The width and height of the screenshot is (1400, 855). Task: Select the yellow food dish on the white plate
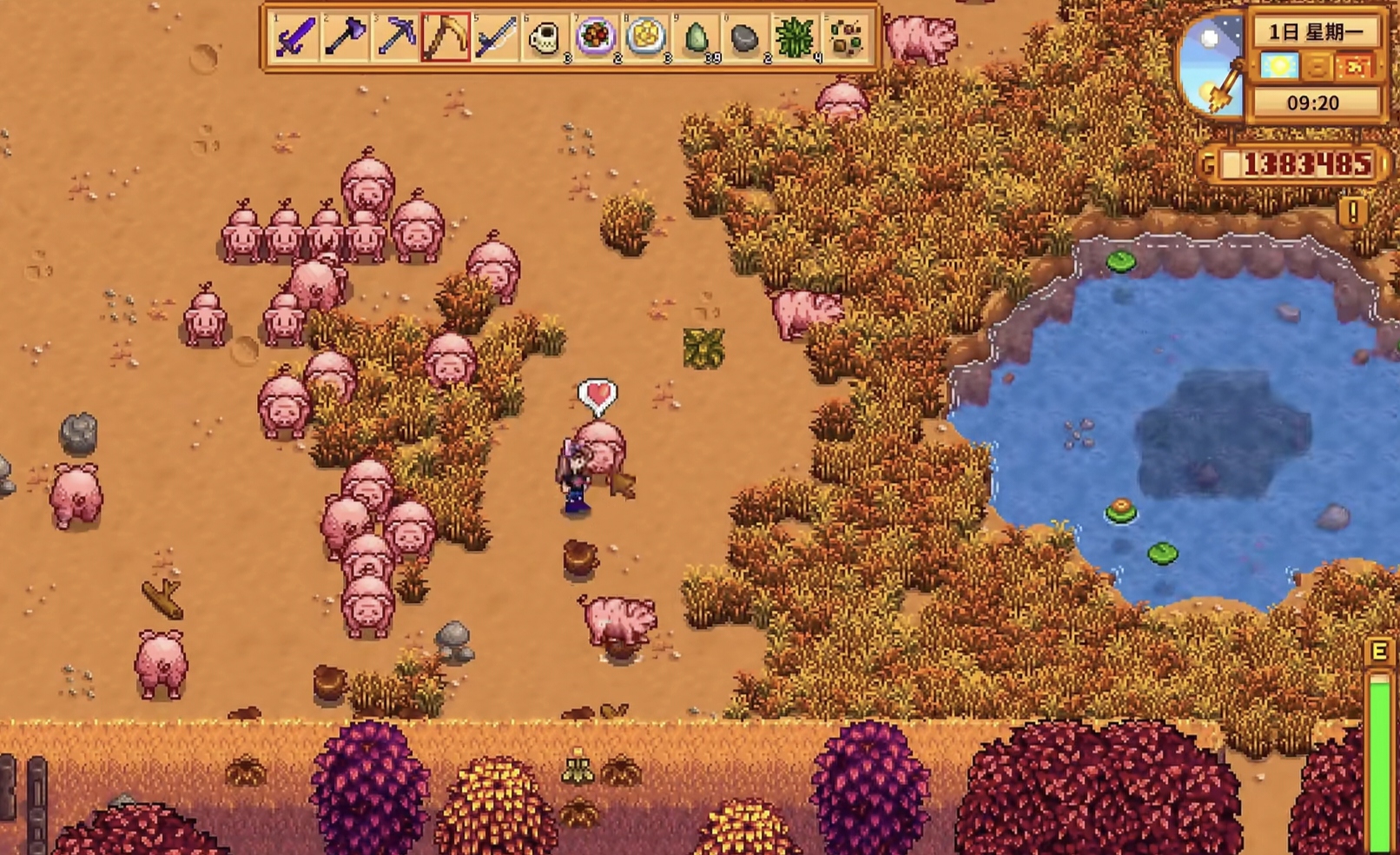tap(646, 37)
